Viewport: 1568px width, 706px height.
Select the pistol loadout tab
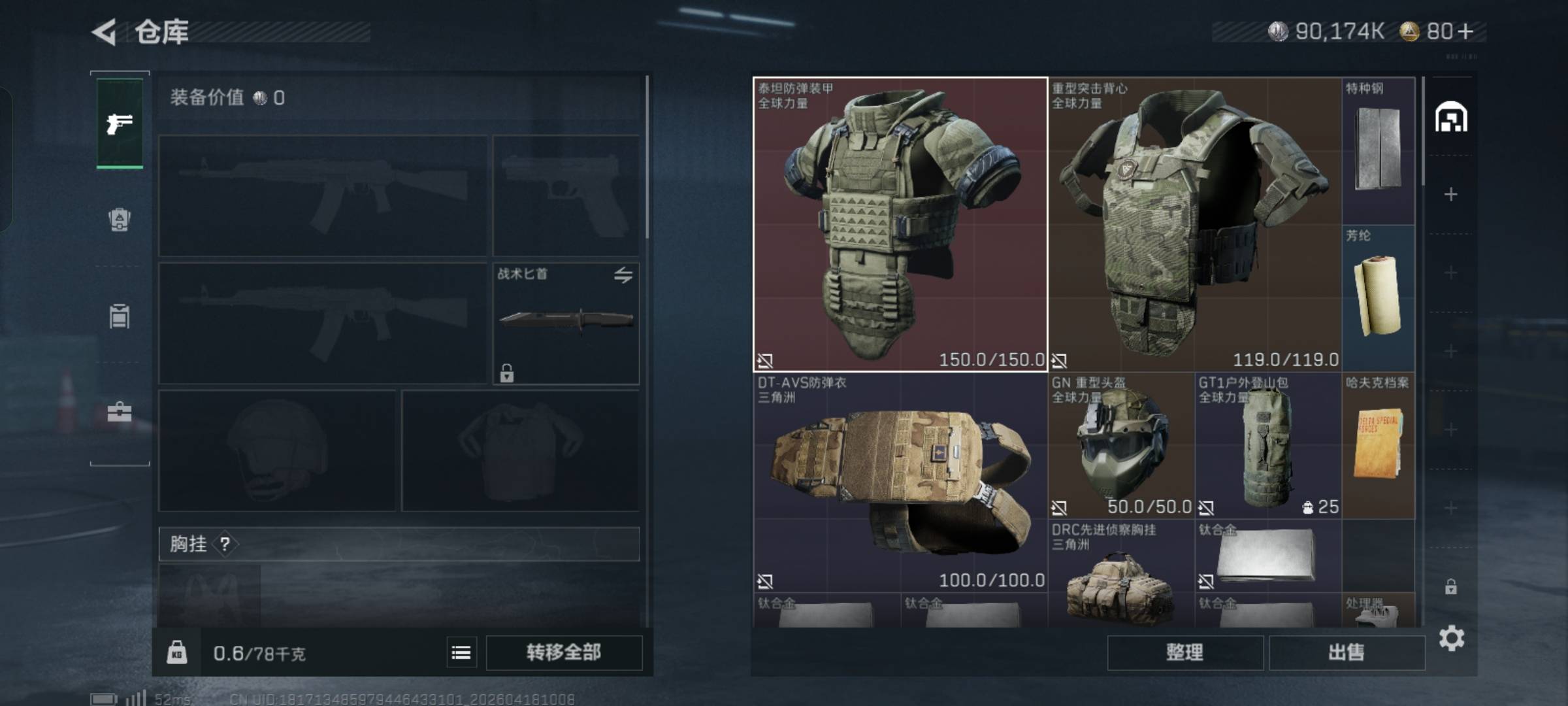click(120, 123)
